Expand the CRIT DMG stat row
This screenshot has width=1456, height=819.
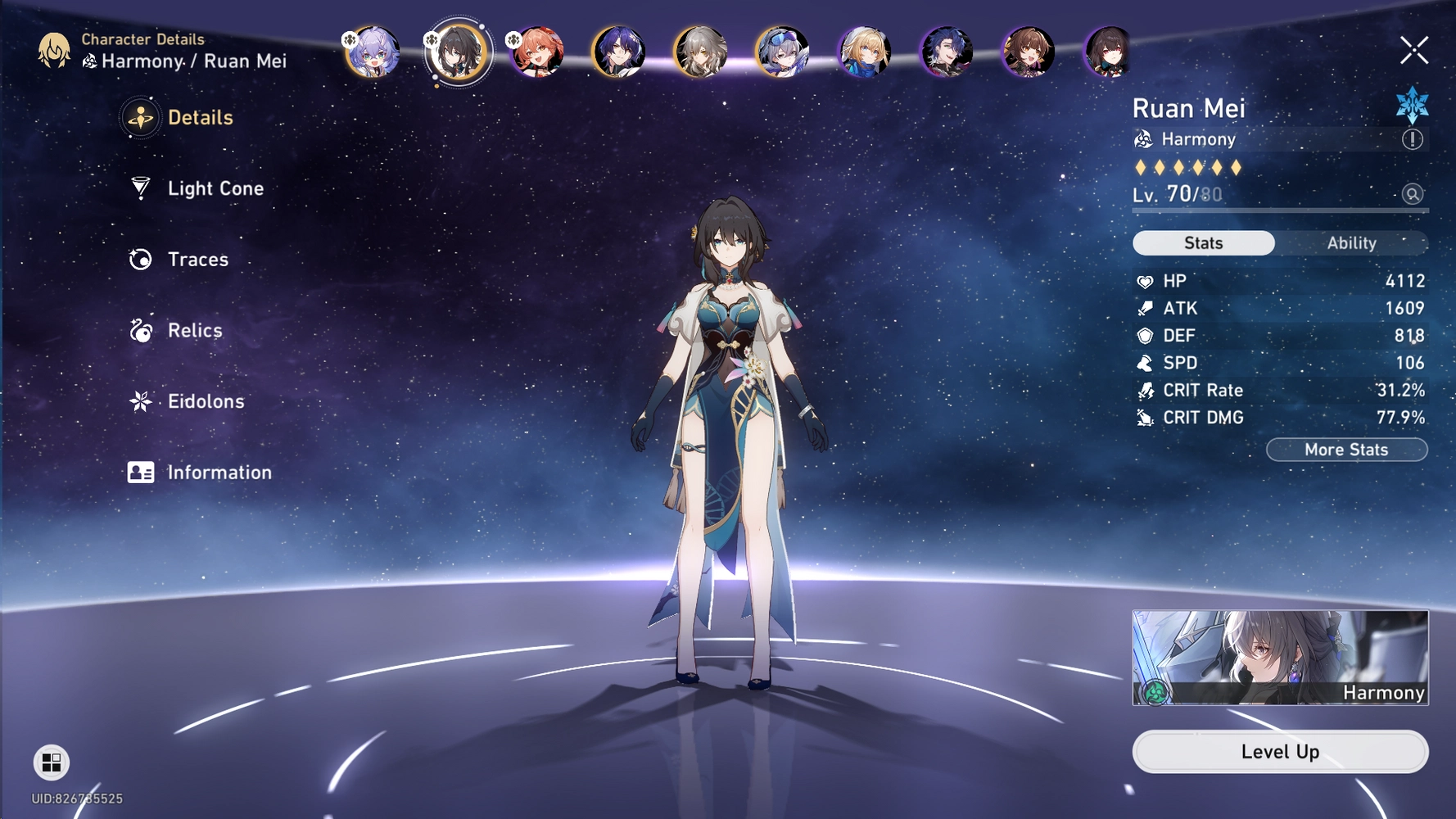coord(1277,418)
